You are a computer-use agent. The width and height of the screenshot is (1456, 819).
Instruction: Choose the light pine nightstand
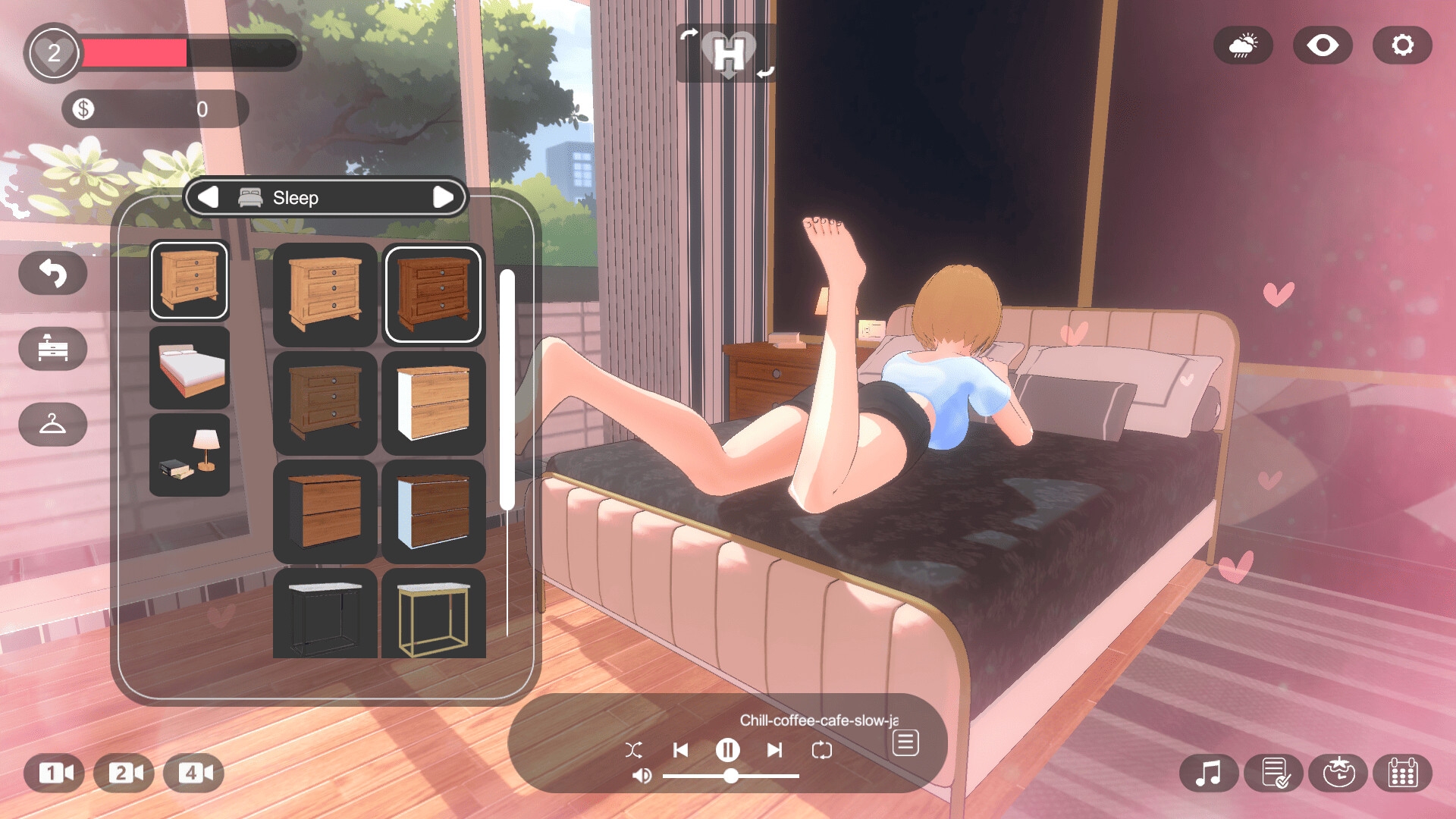[325, 294]
